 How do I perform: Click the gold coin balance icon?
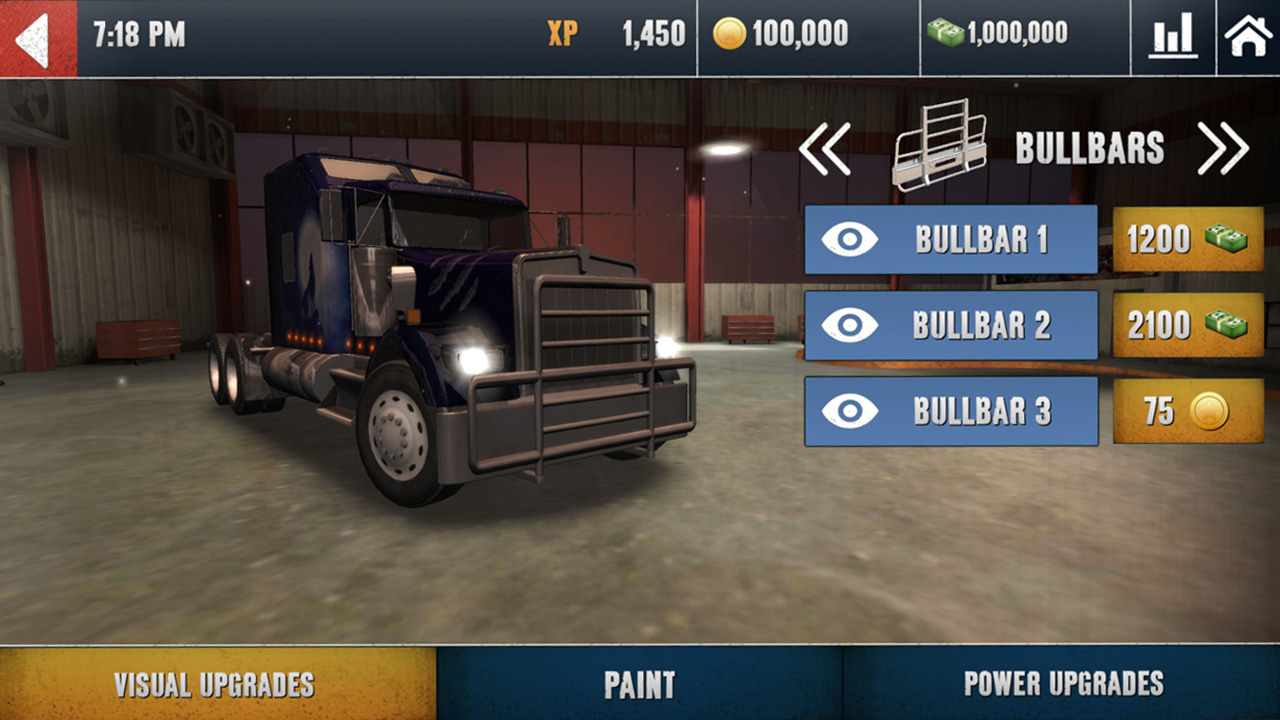click(x=730, y=33)
